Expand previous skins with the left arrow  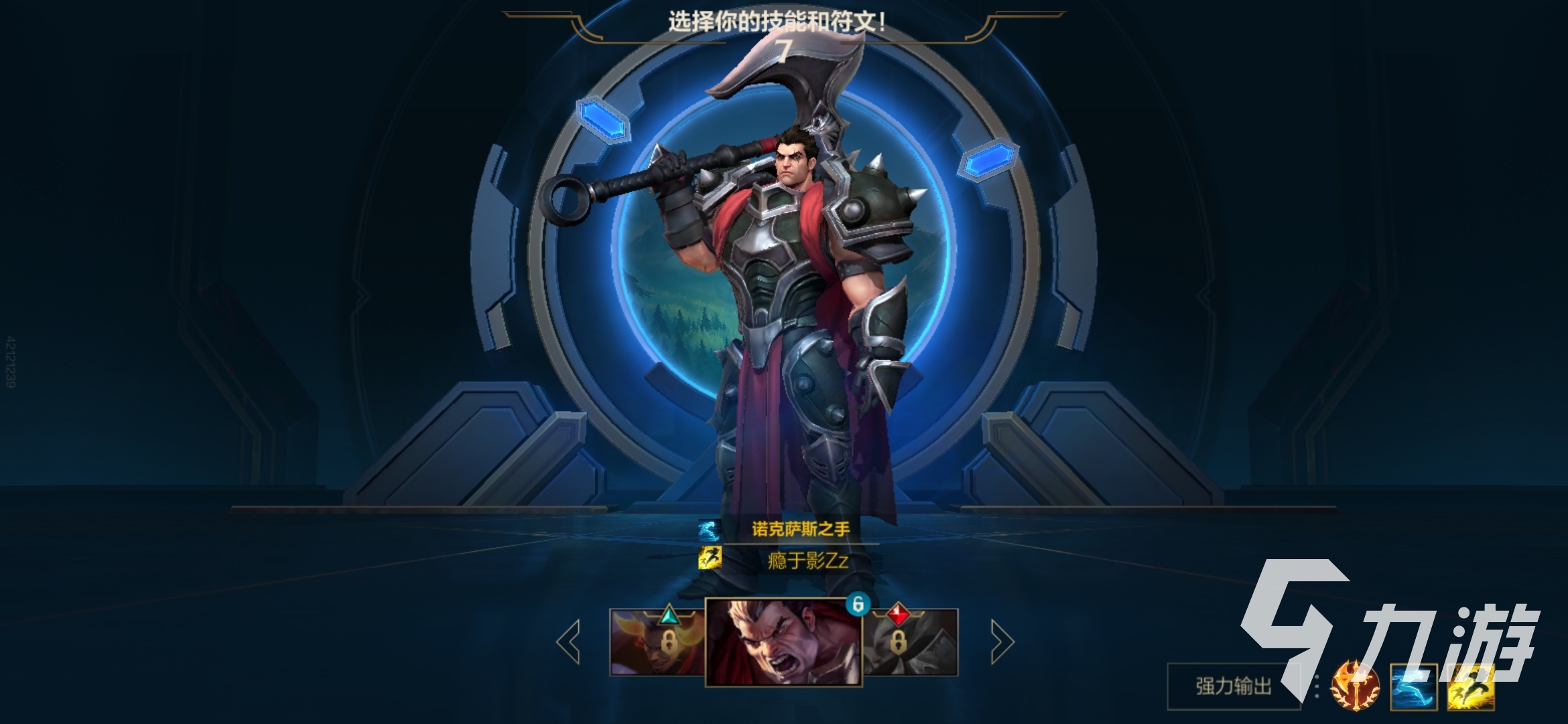(566, 643)
